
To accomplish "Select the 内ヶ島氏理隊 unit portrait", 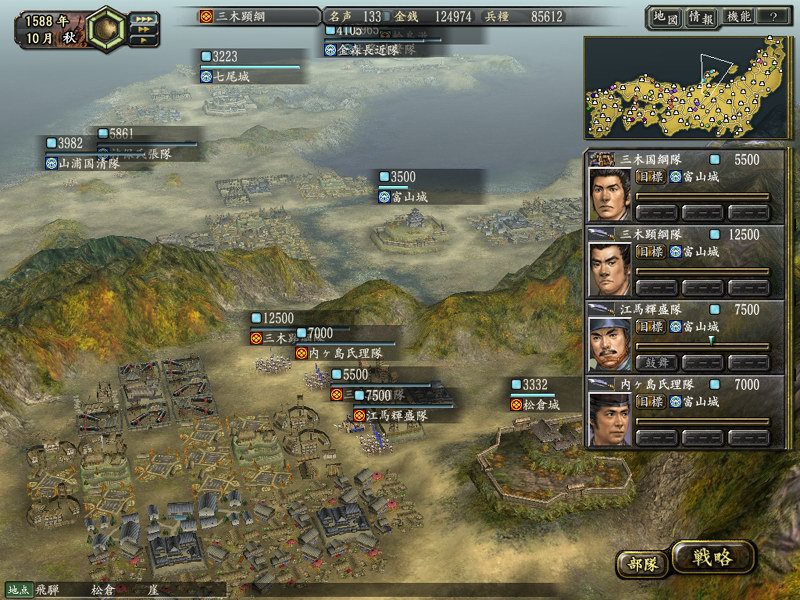I will click(x=610, y=418).
